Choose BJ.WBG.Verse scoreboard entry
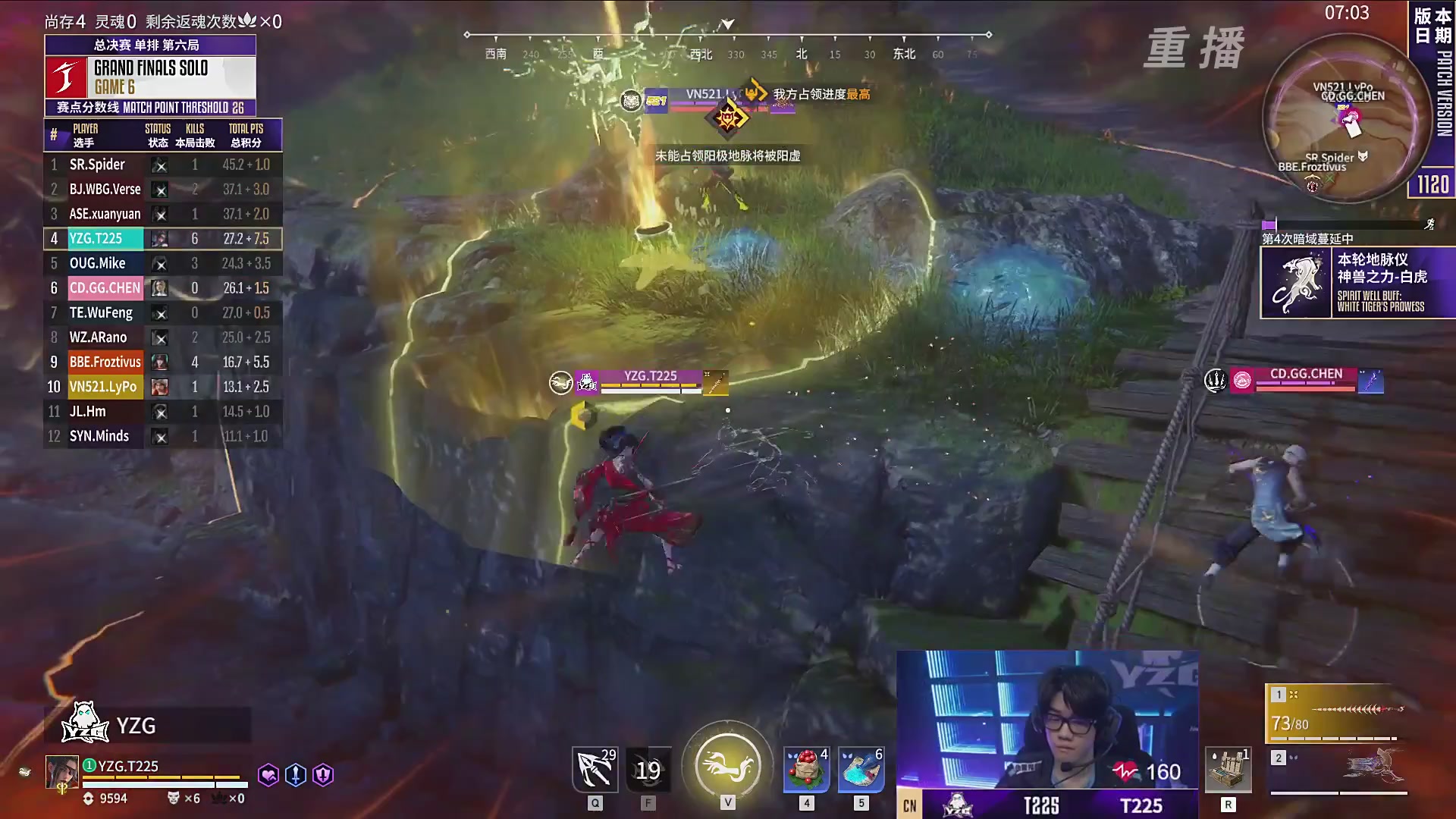 click(x=162, y=190)
